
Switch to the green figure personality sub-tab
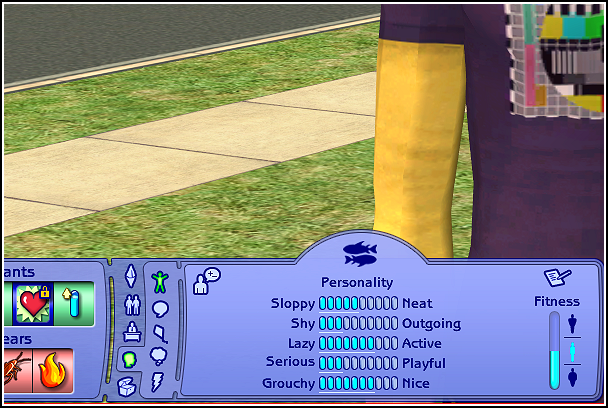pos(160,281)
